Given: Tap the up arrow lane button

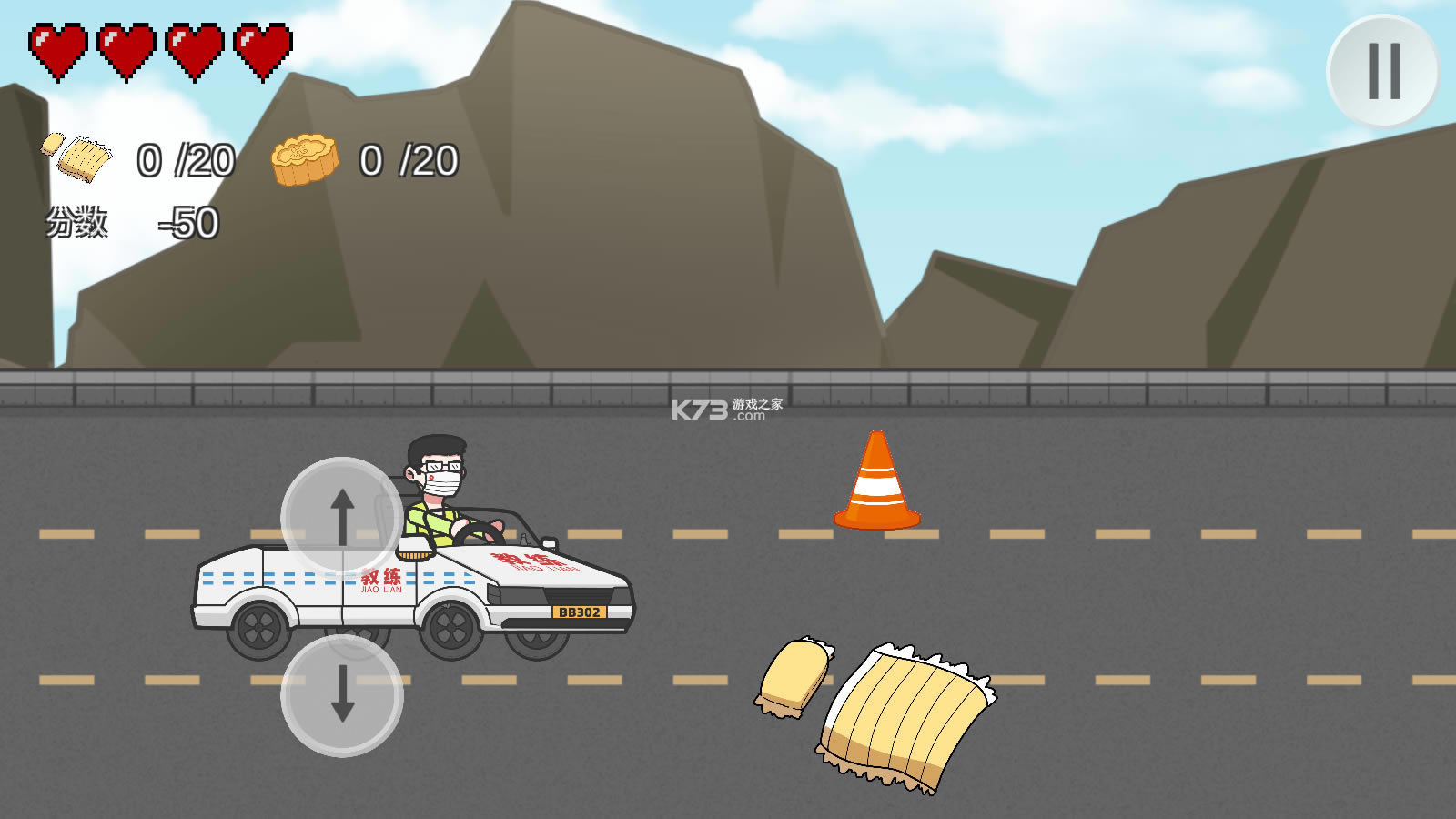Looking at the screenshot, I should tap(342, 516).
